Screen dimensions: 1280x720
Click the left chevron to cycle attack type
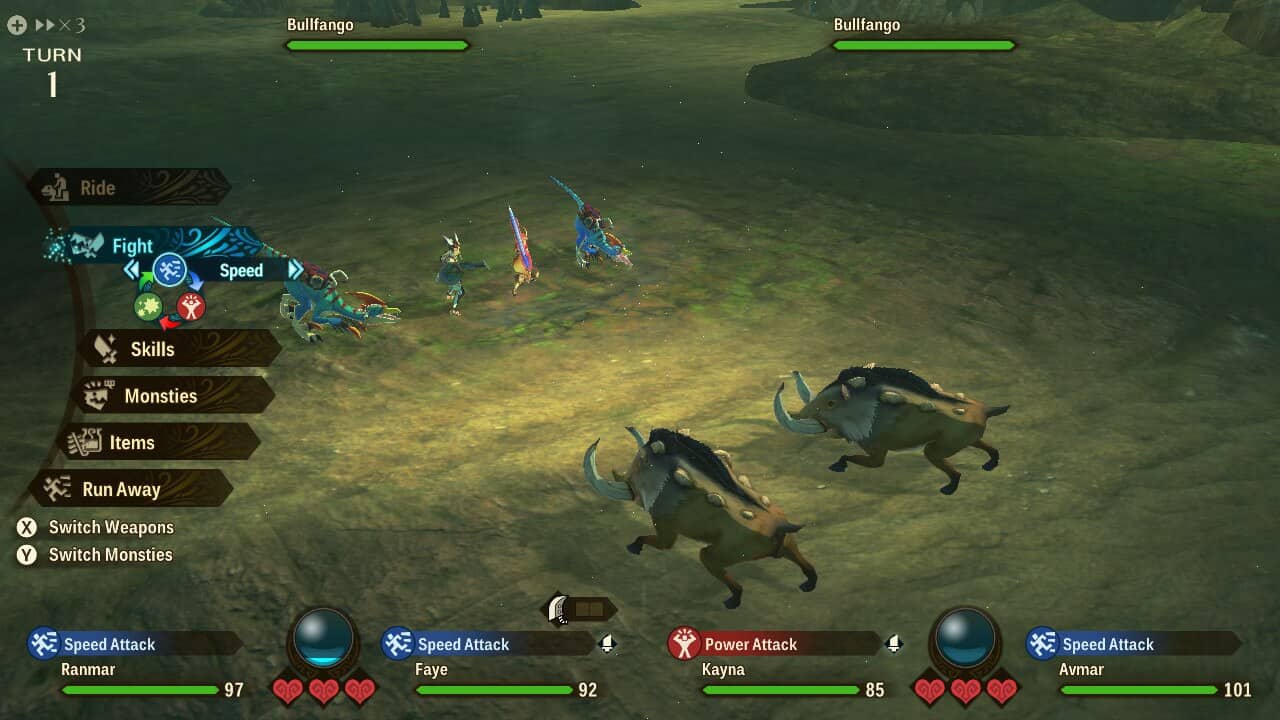[131, 270]
